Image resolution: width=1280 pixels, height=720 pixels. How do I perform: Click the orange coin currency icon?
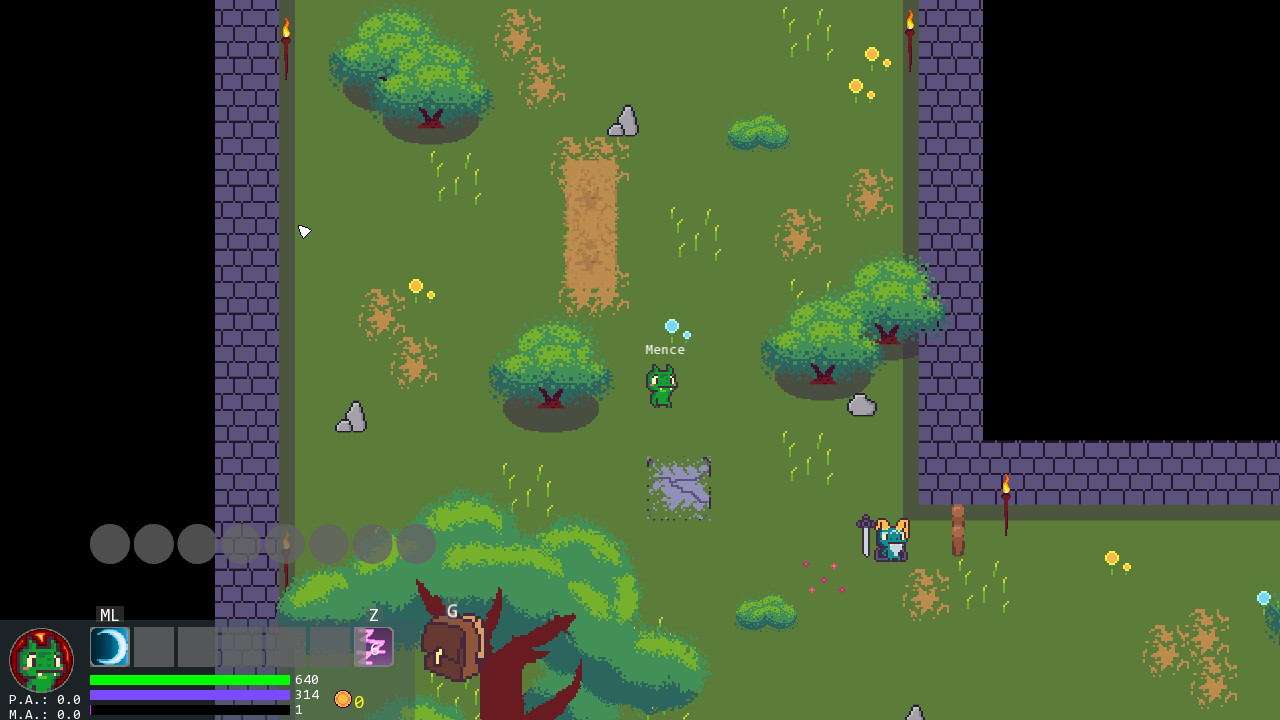pyautogui.click(x=345, y=699)
